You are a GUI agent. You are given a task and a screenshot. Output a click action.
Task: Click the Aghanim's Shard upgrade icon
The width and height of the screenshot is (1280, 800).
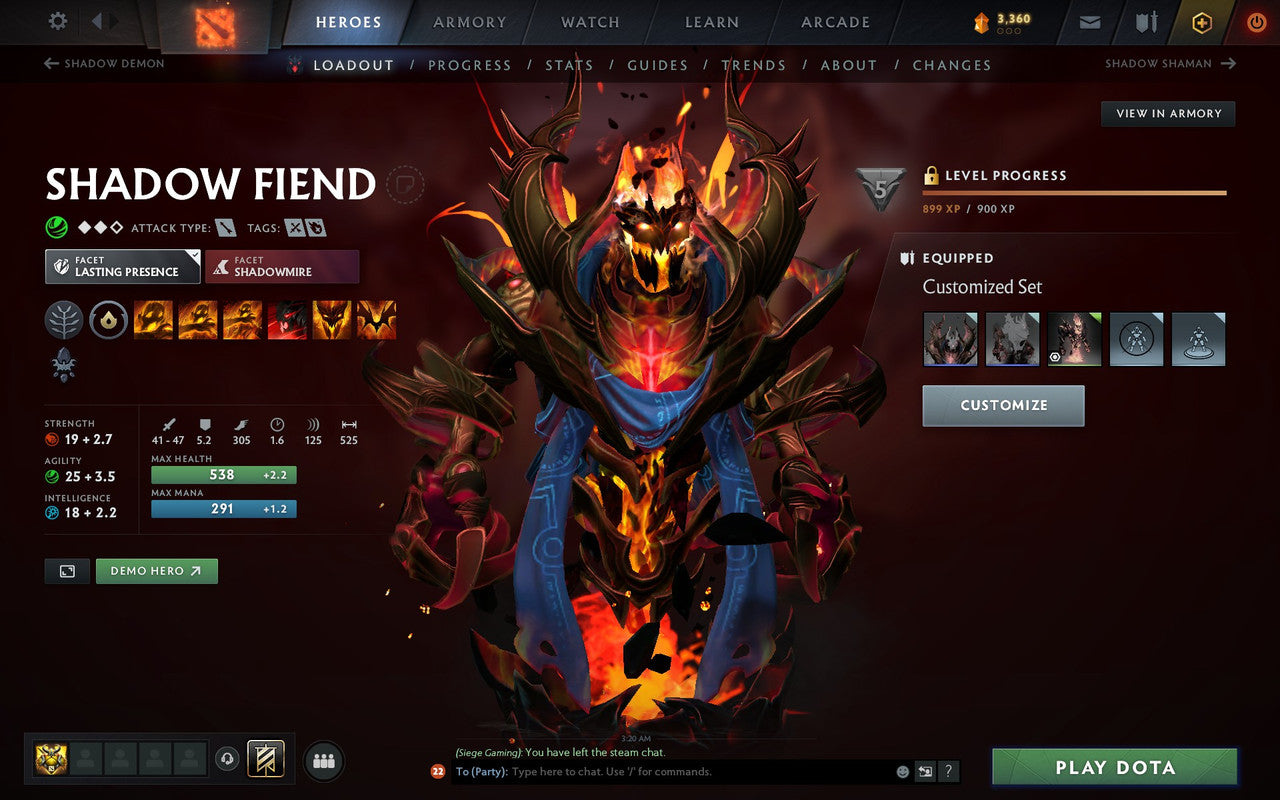(x=63, y=366)
